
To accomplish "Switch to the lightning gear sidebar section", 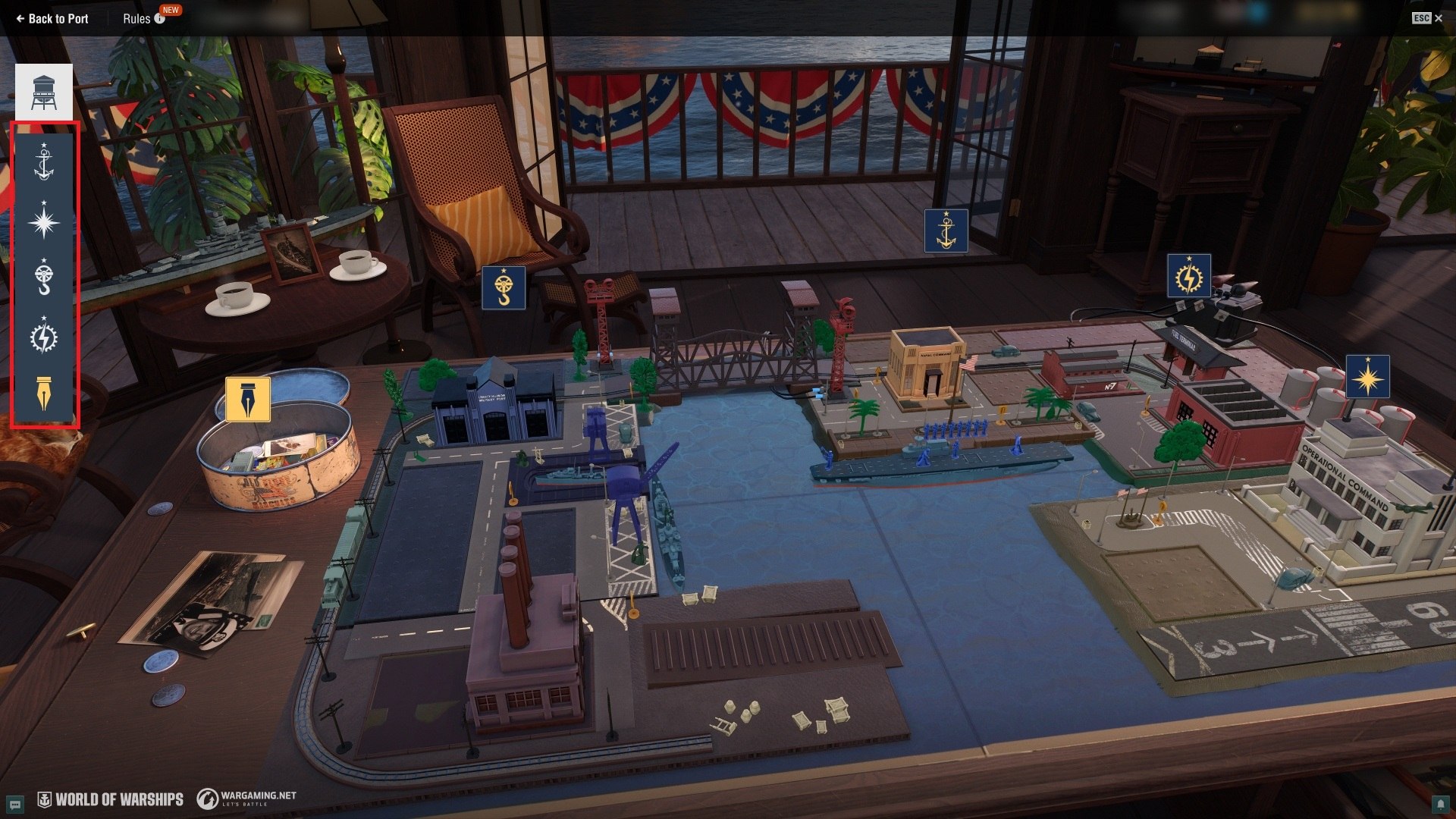I will coord(44,337).
